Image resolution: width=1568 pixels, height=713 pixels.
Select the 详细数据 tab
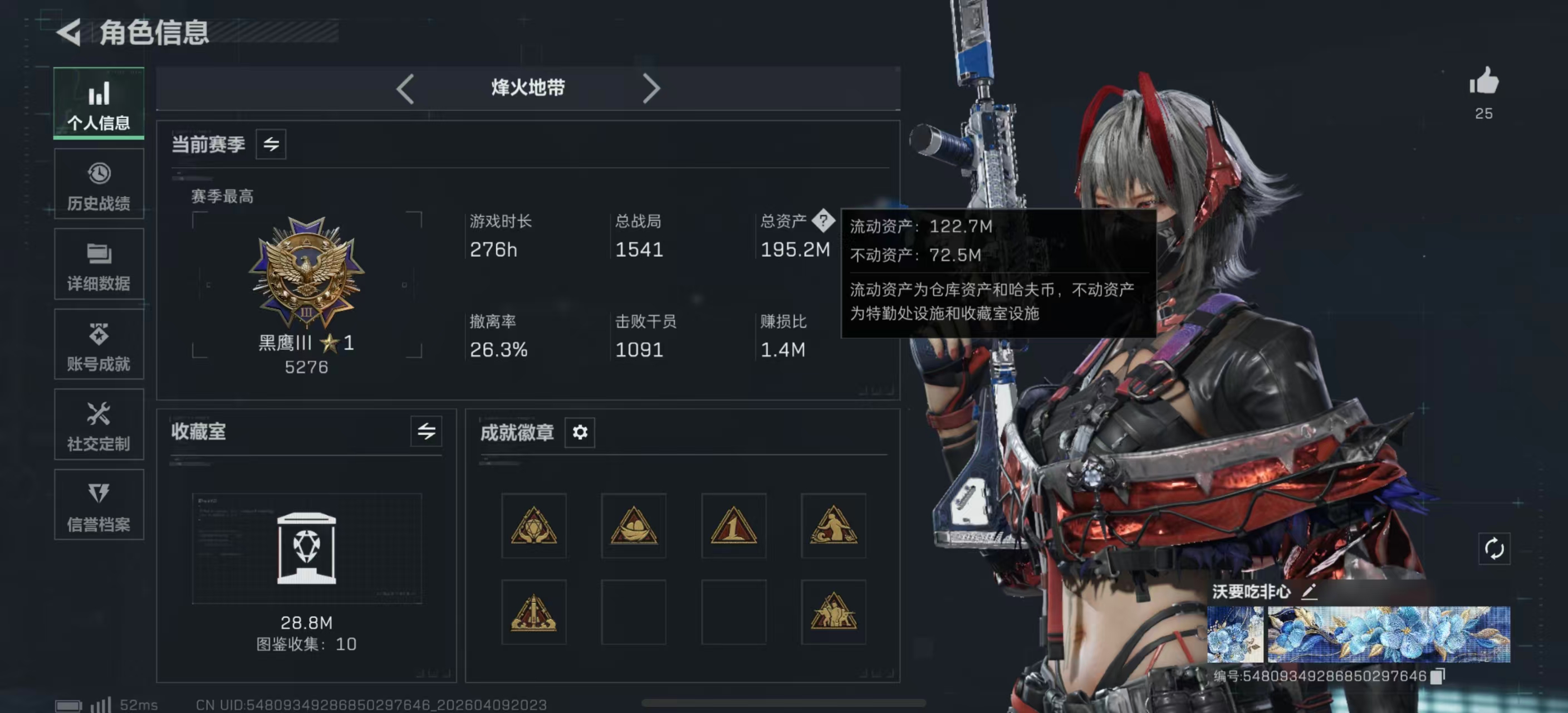[x=99, y=265]
